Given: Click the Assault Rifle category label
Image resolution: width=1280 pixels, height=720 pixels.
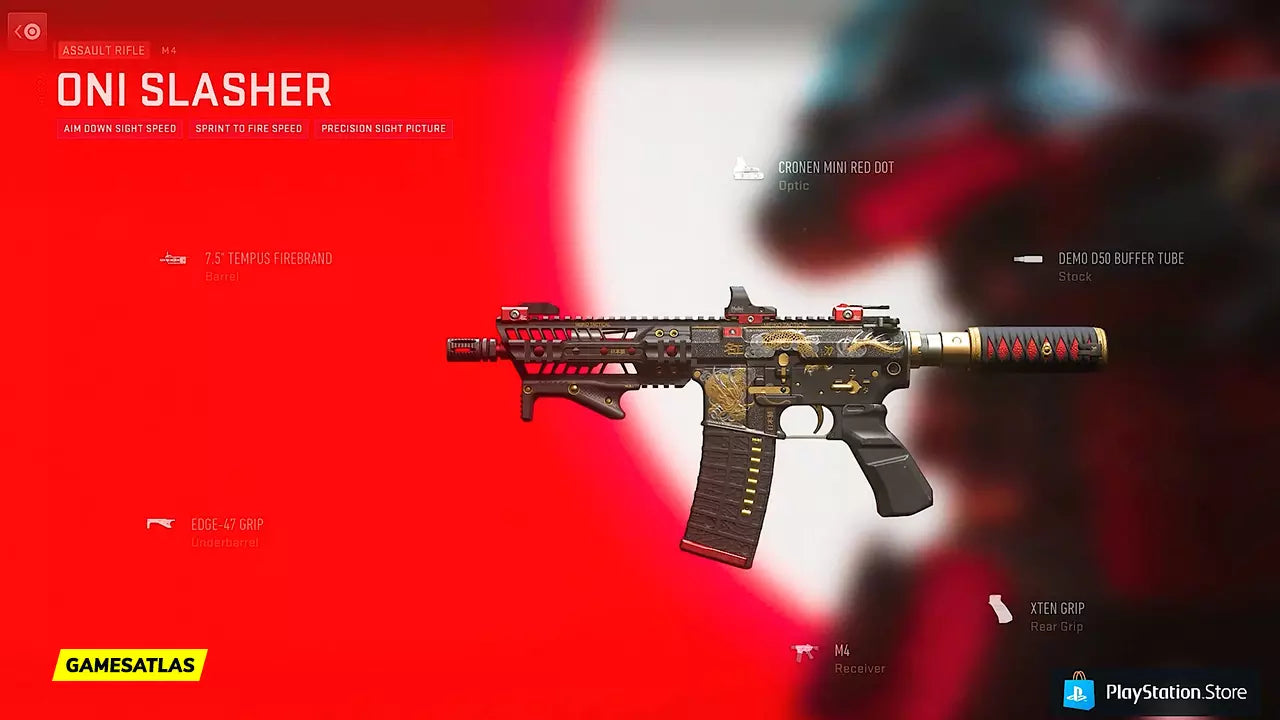Looking at the screenshot, I should pyautogui.click(x=103, y=50).
